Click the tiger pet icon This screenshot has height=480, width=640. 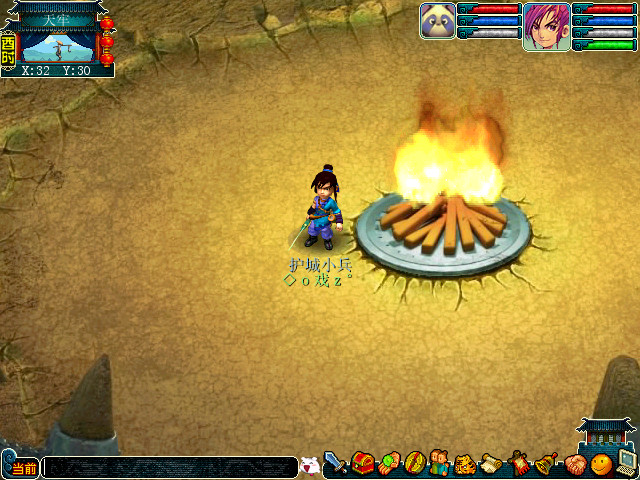coord(466,464)
